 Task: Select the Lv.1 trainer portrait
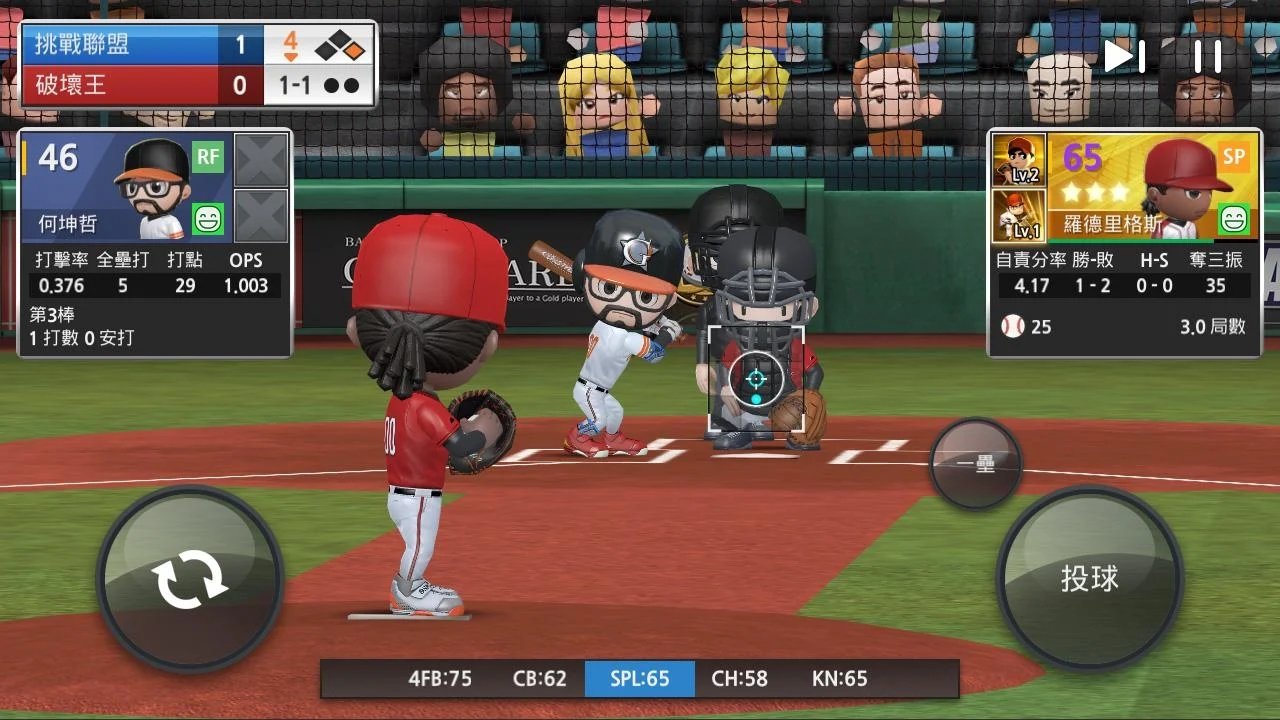tap(1019, 216)
